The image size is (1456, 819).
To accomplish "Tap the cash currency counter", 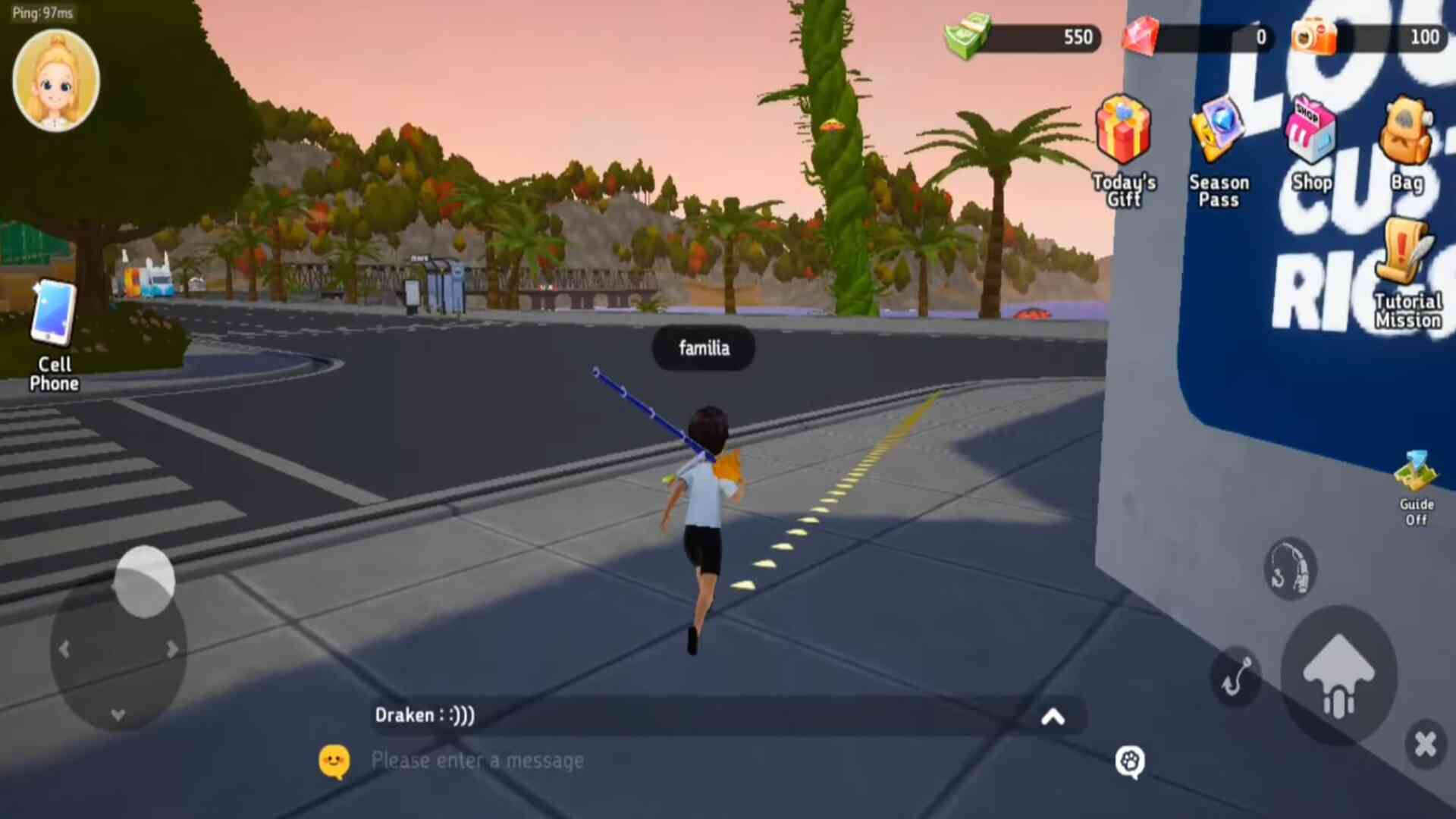I will [1024, 37].
